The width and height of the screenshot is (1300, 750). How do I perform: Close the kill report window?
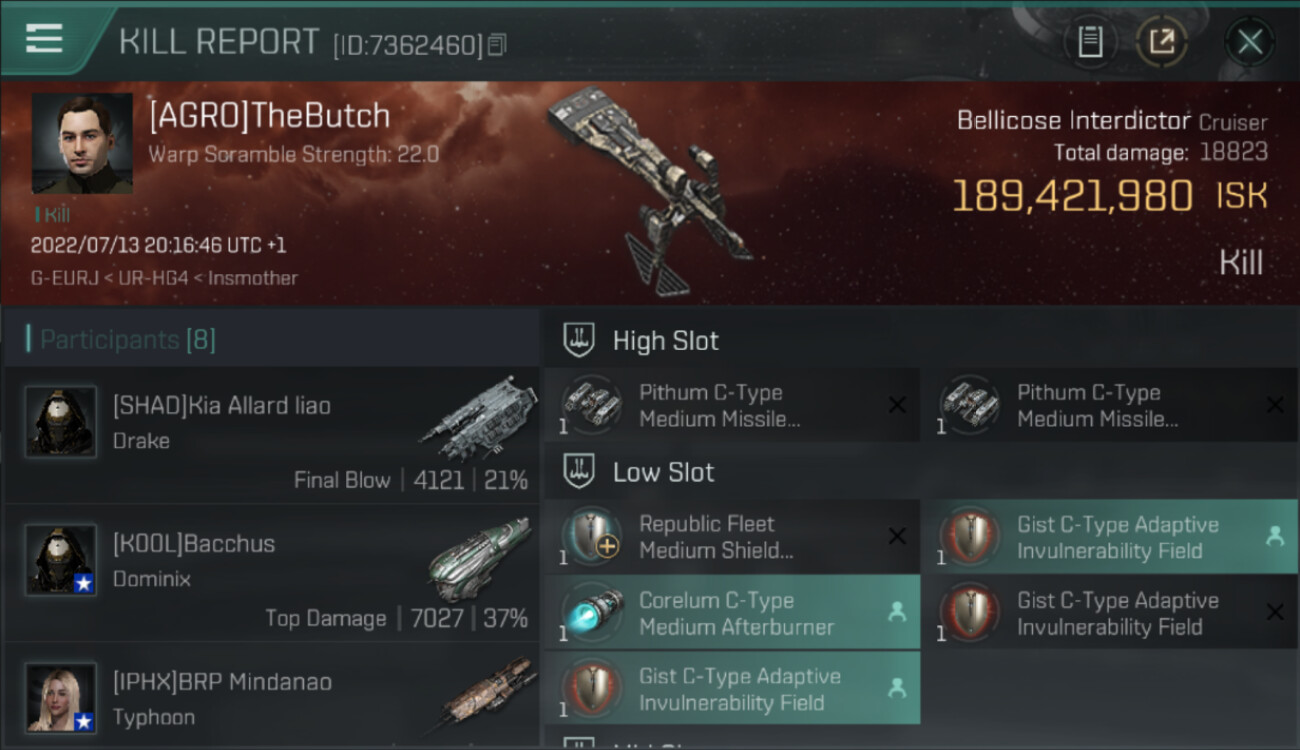pyautogui.click(x=1249, y=41)
